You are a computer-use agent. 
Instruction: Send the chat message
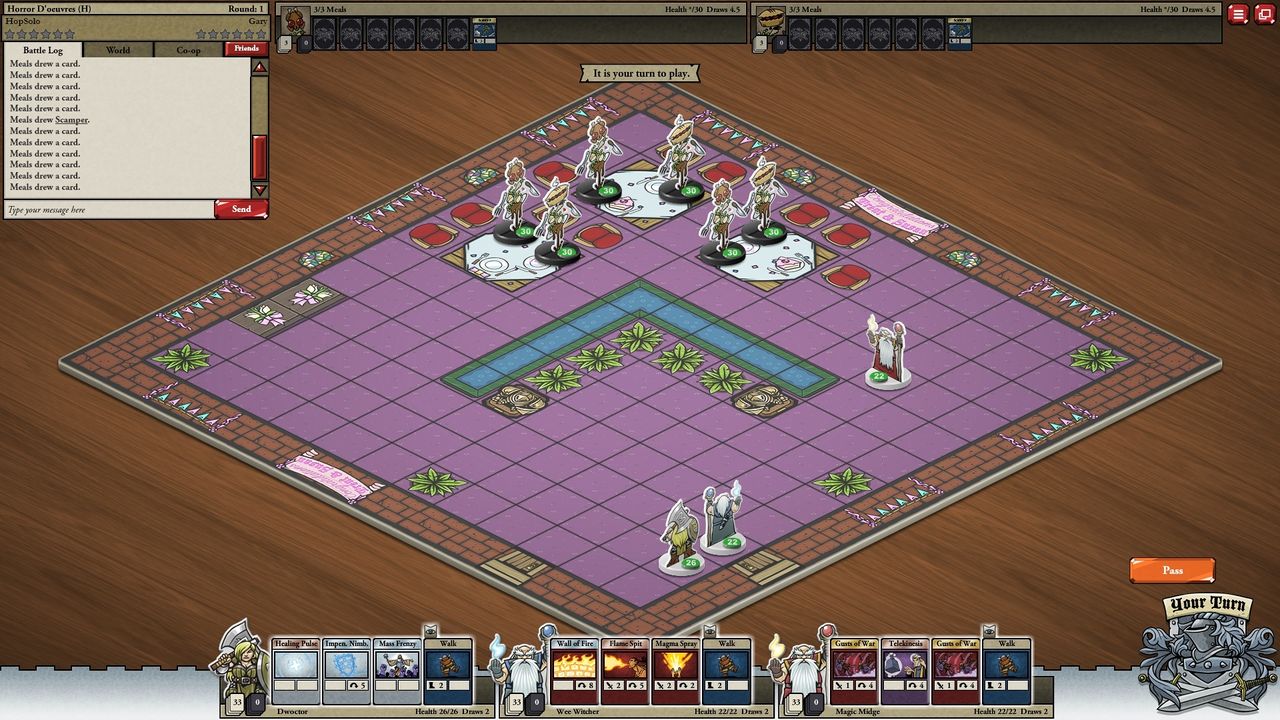(x=241, y=209)
